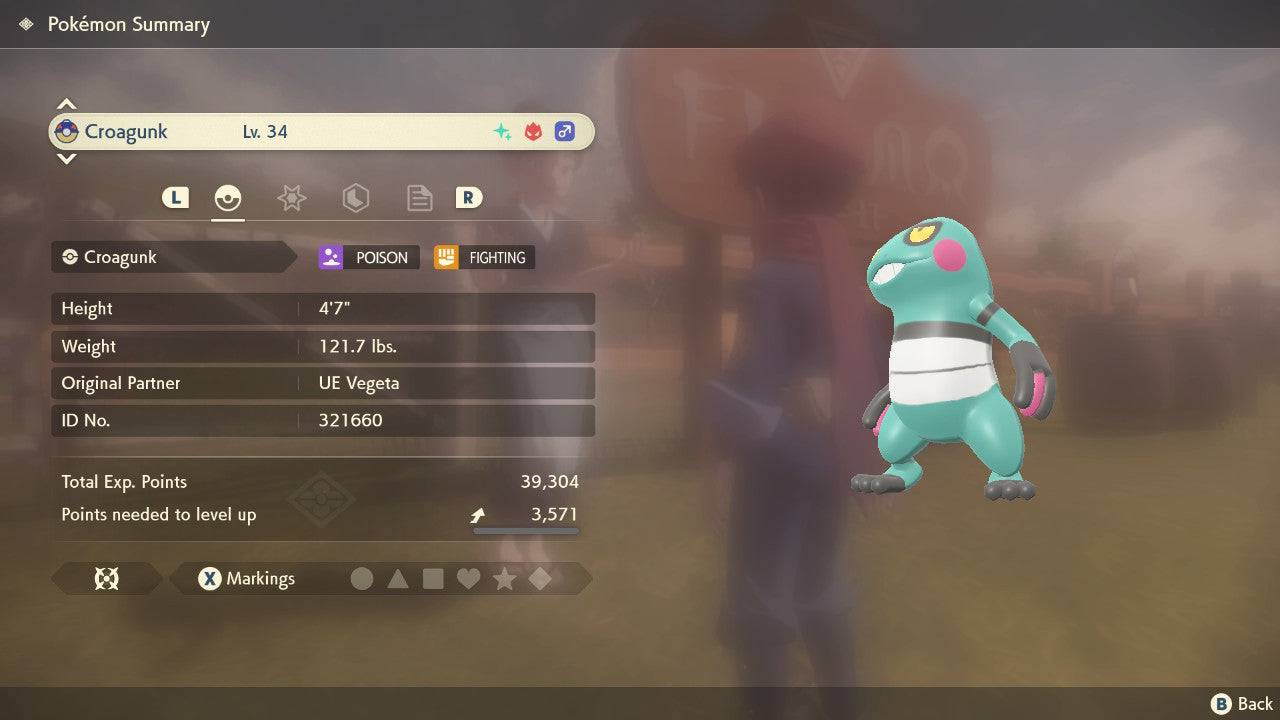Toggle the circle marking
The height and width of the screenshot is (720, 1280).
click(362, 578)
